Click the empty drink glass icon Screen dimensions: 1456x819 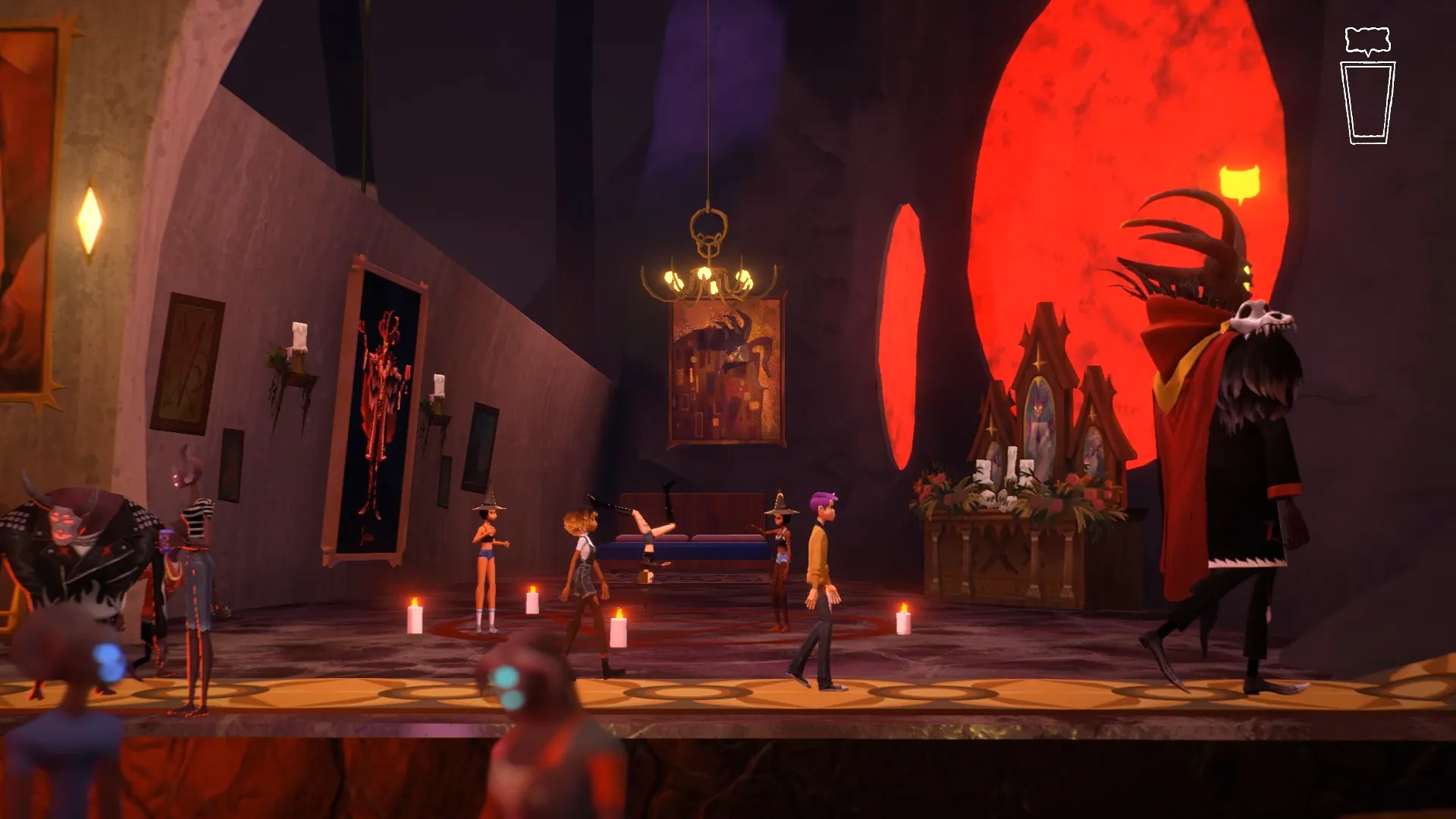point(1367,103)
